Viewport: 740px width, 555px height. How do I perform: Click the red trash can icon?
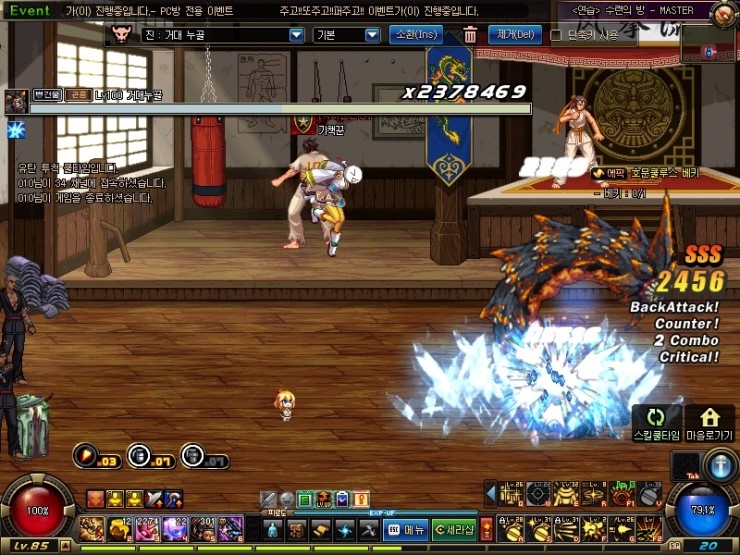click(470, 35)
